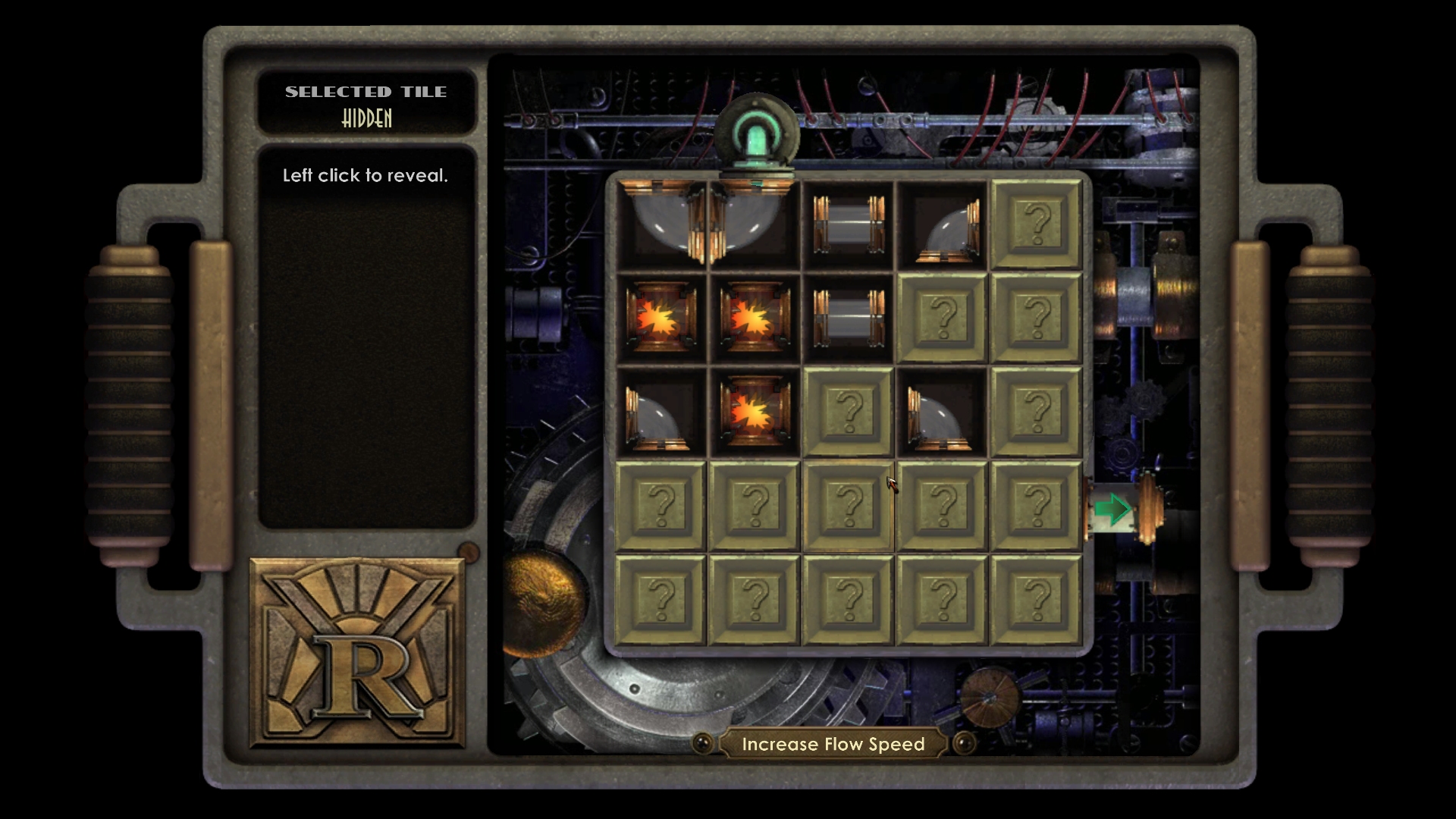Reveal the hidden tile beside the green exit arrow

pos(1036,506)
